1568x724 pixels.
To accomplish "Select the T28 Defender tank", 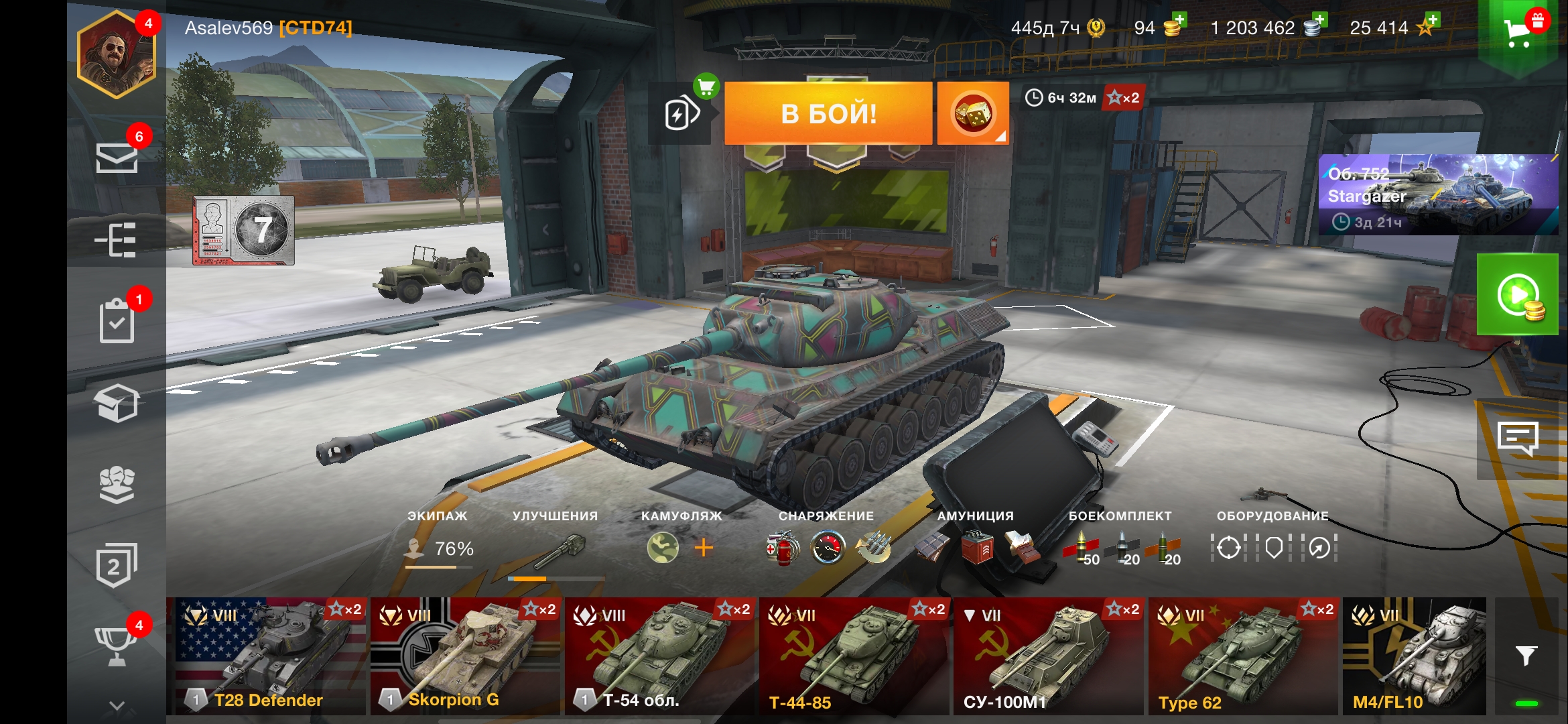I will 267,656.
